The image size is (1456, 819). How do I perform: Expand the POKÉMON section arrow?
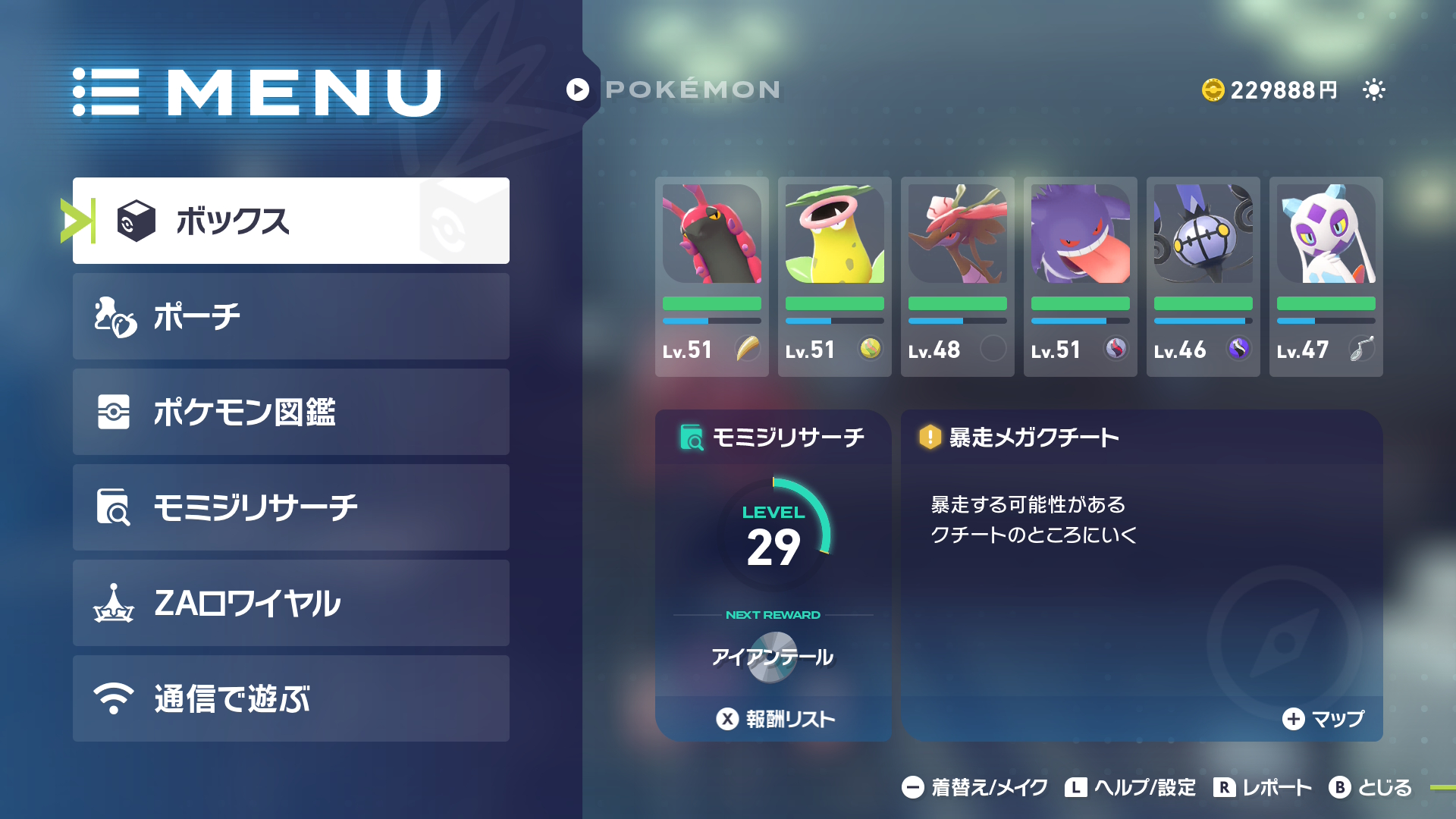click(x=578, y=89)
